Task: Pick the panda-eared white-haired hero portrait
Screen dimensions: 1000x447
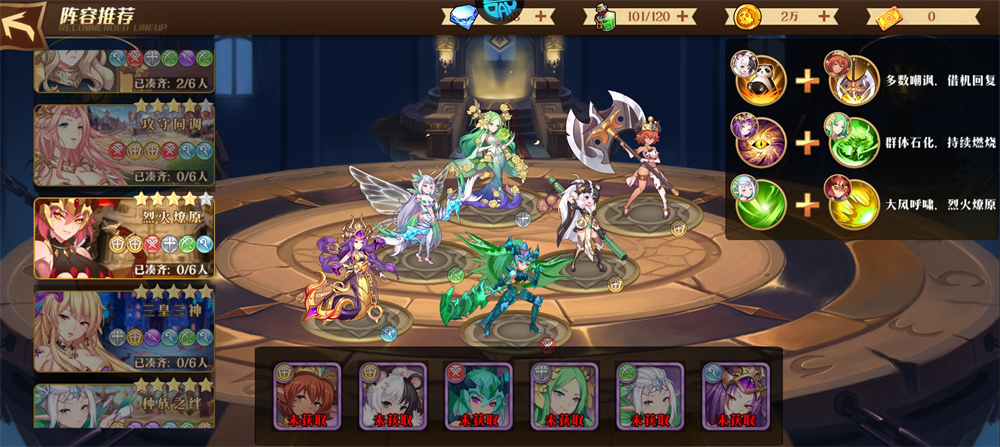Action: coord(393,395)
